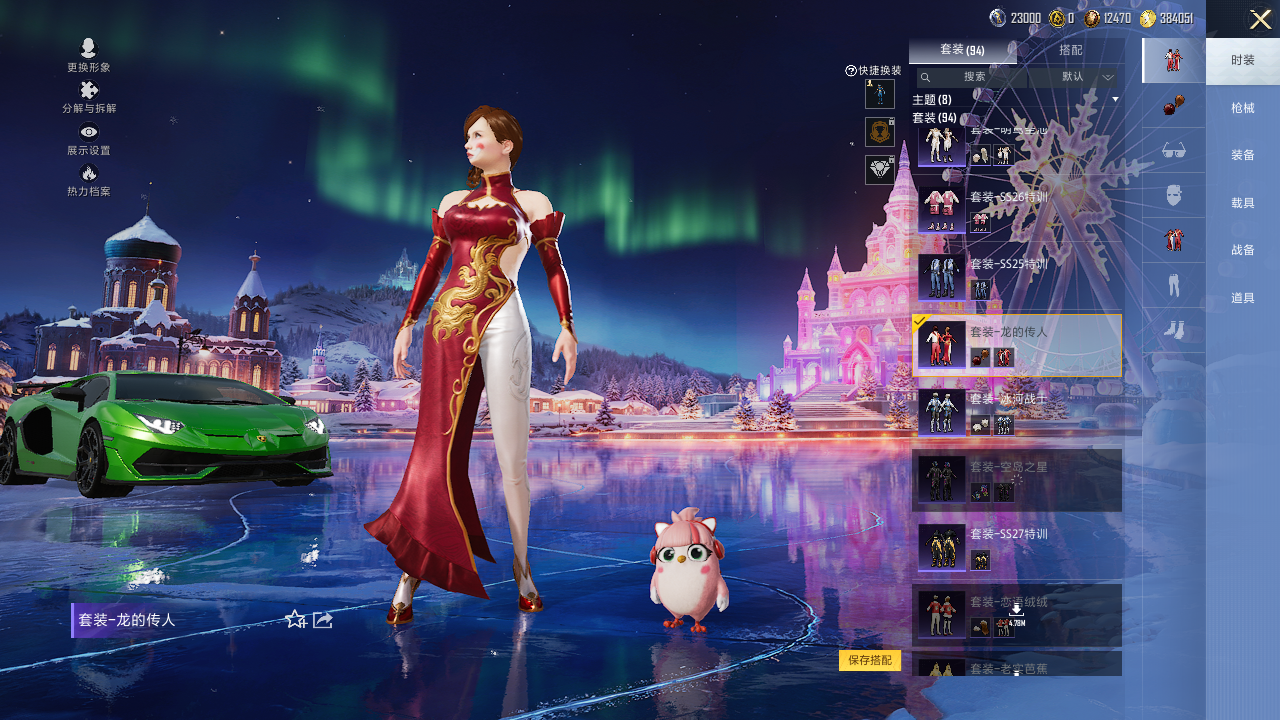
Task: Share the outfit via share icon
Action: tap(323, 620)
